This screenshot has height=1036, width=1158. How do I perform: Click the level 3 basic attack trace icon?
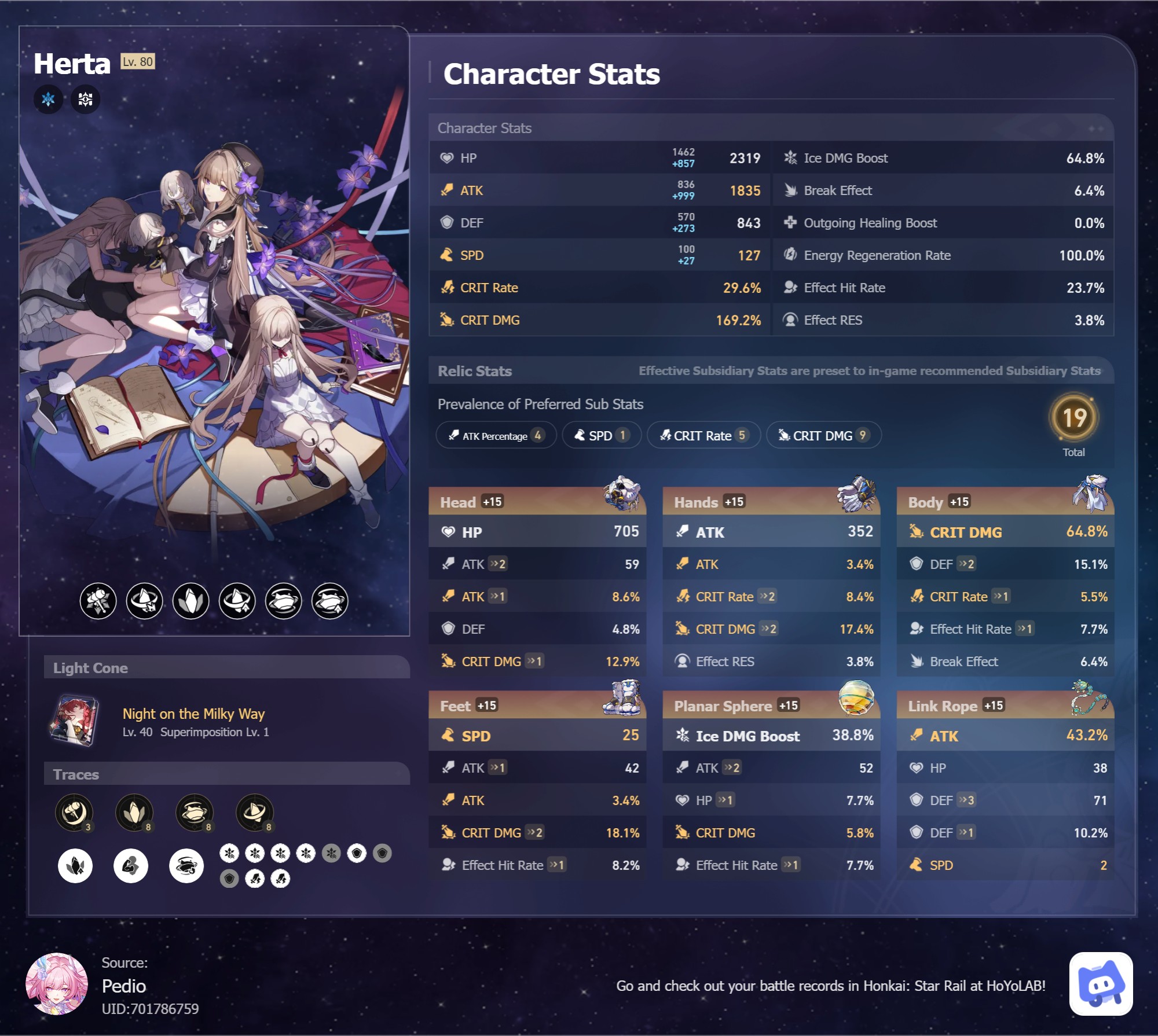[74, 811]
